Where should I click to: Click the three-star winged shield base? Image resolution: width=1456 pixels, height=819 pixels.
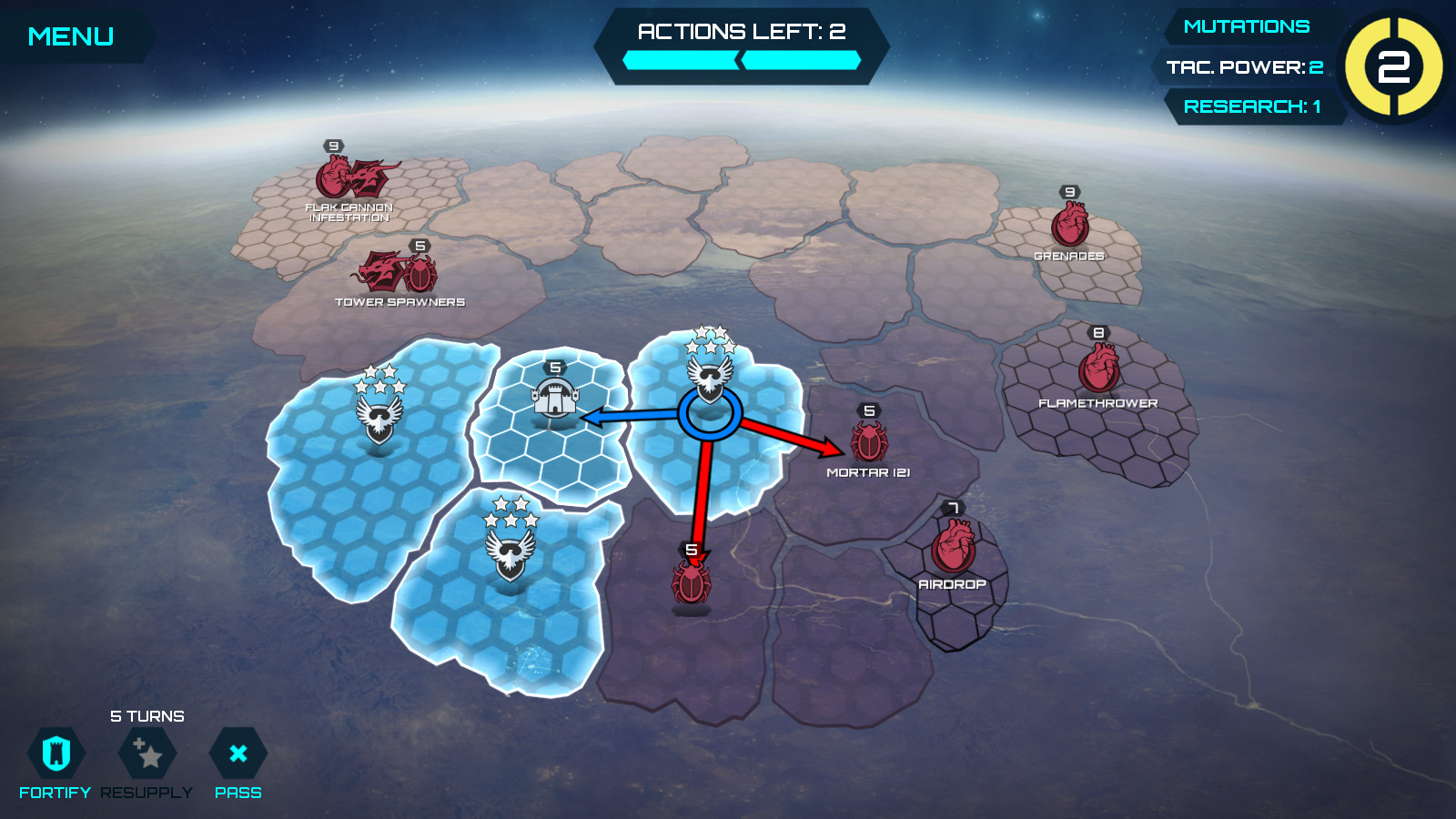point(382,414)
